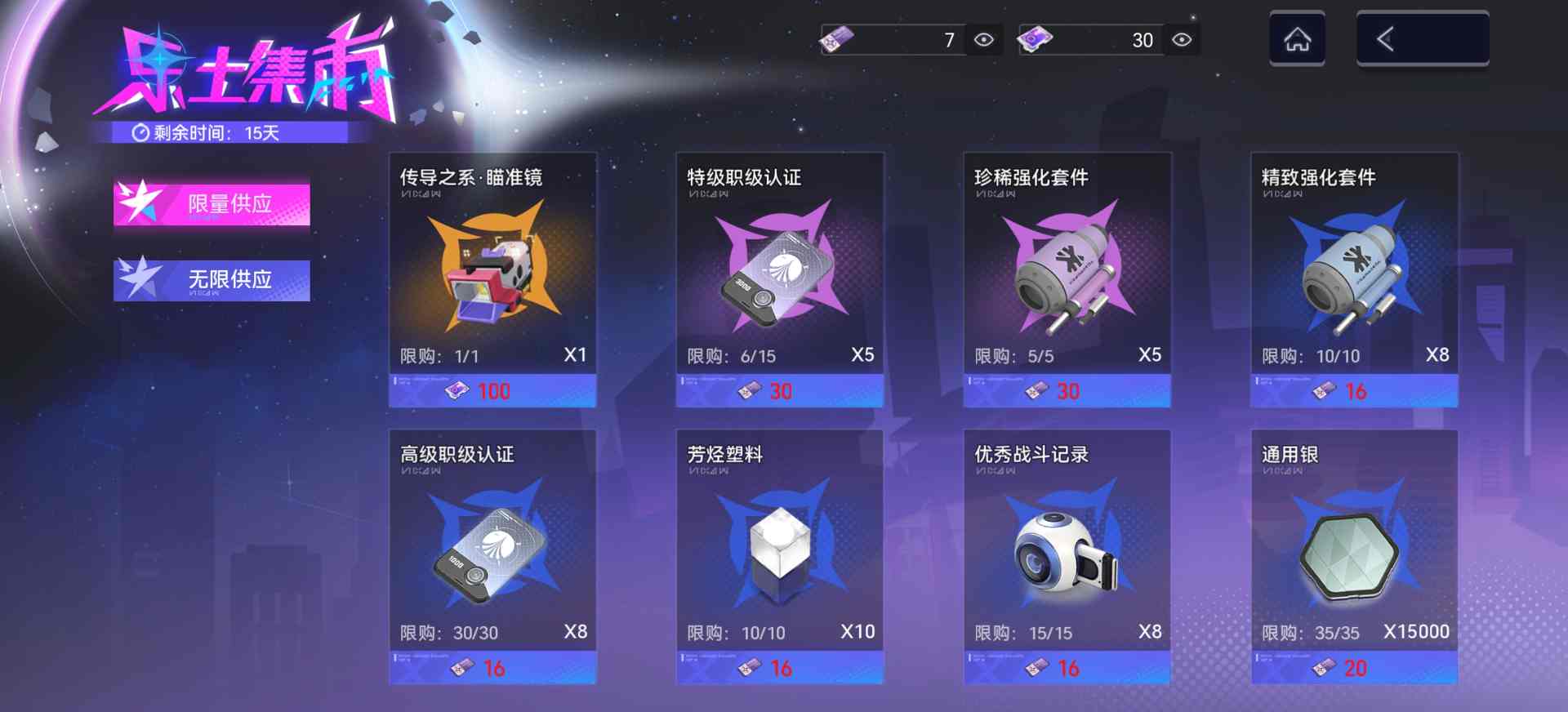Open the home screen via house button
Image resolution: width=1568 pixels, height=712 pixels.
coord(1298,39)
